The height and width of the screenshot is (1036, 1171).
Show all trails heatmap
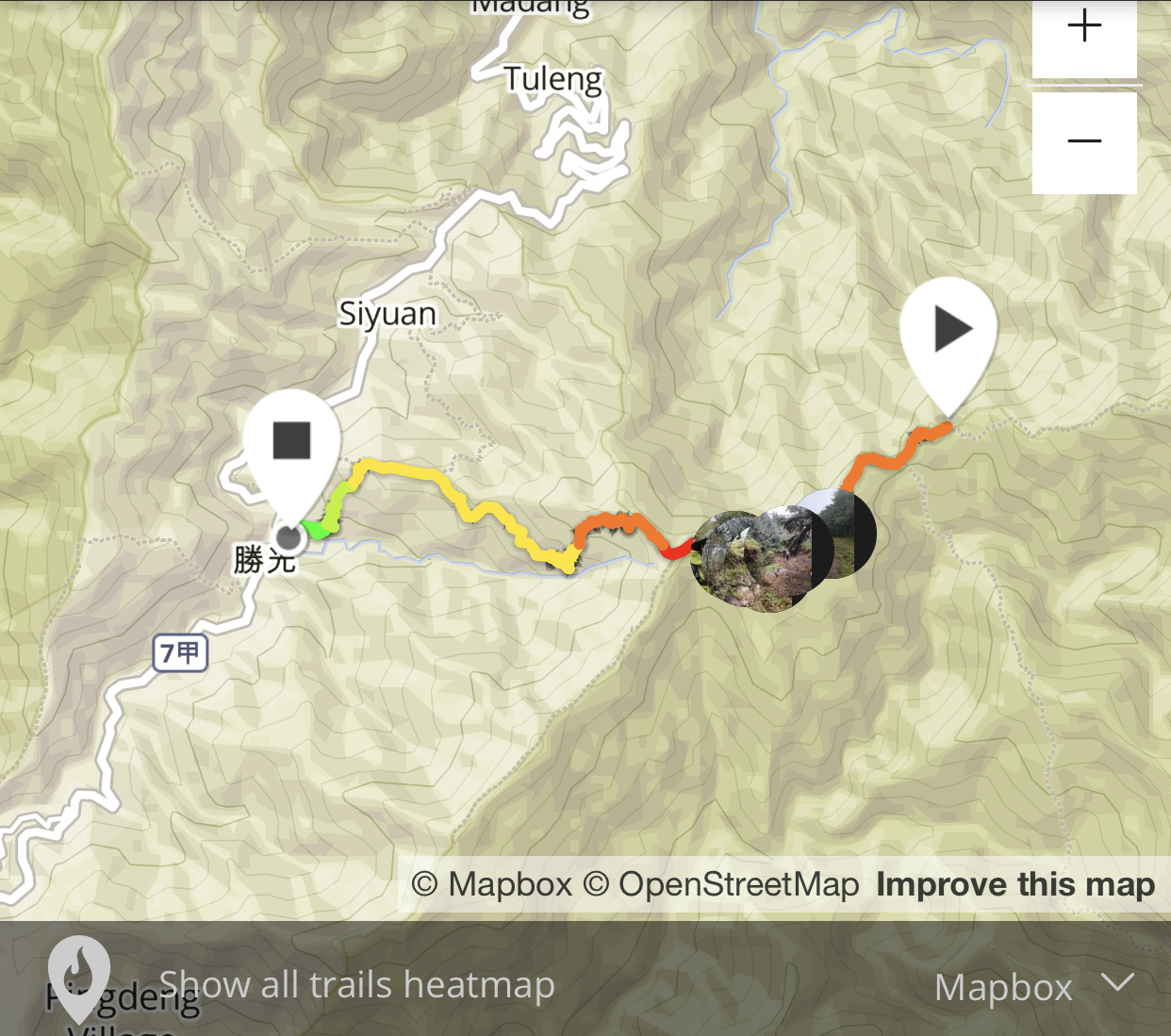(355, 985)
